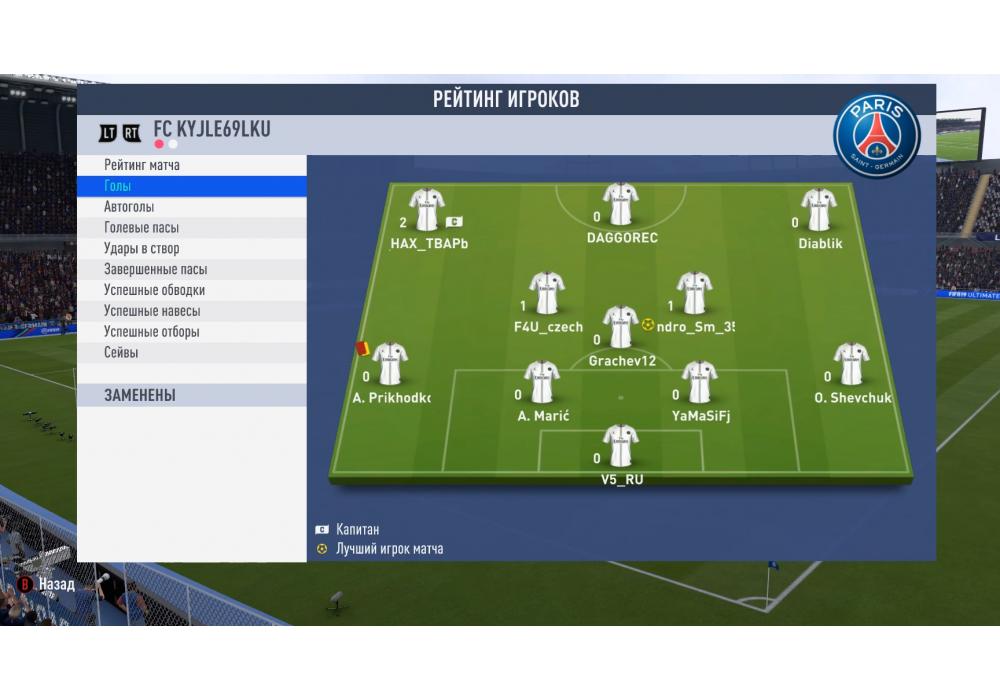Open the Автоголы stat view
The width and height of the screenshot is (1000, 700).
pos(129,207)
